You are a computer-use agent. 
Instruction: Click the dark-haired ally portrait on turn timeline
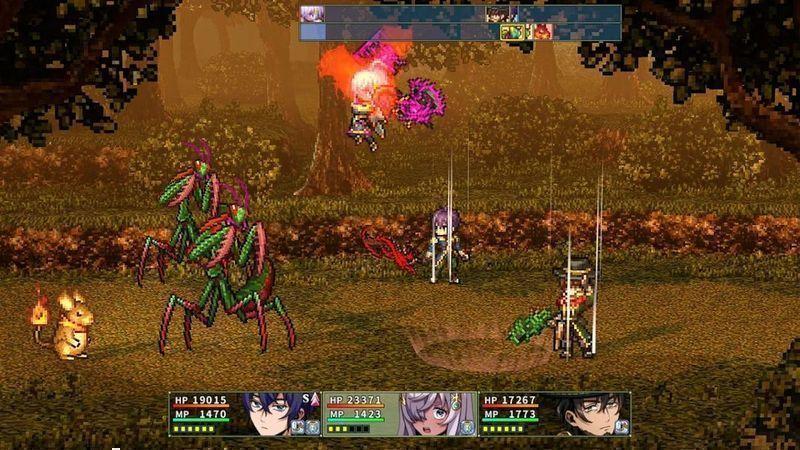(497, 14)
